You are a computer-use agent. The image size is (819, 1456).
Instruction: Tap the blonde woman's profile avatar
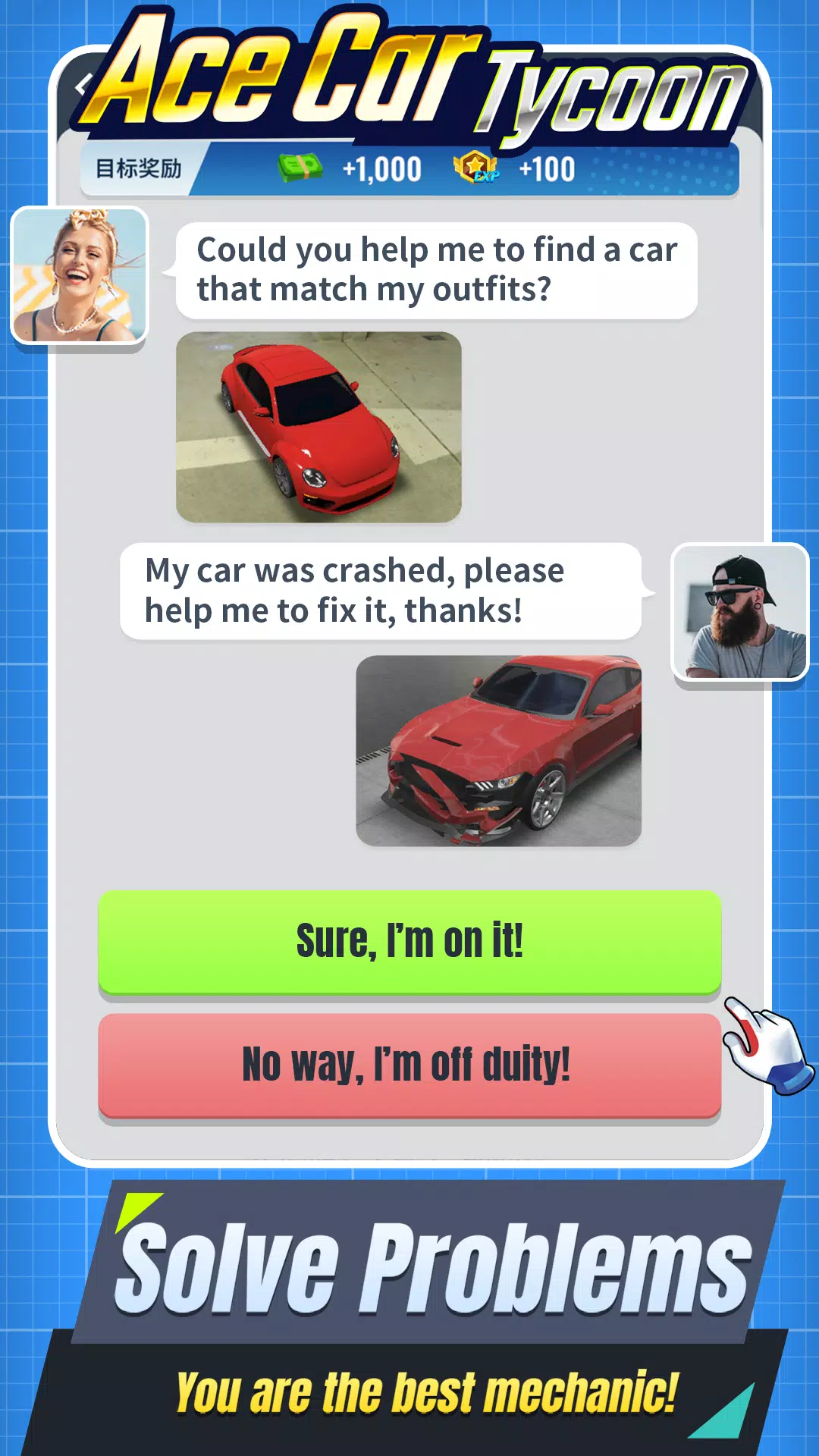80,275
